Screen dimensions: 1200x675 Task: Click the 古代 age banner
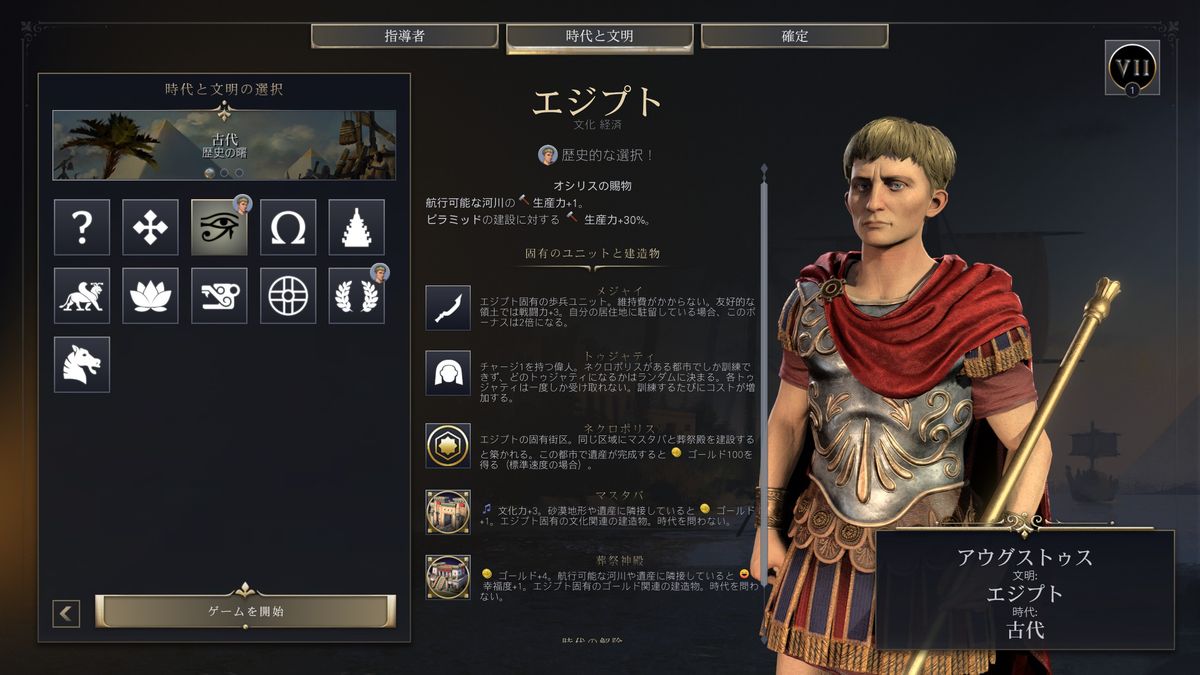[x=224, y=145]
